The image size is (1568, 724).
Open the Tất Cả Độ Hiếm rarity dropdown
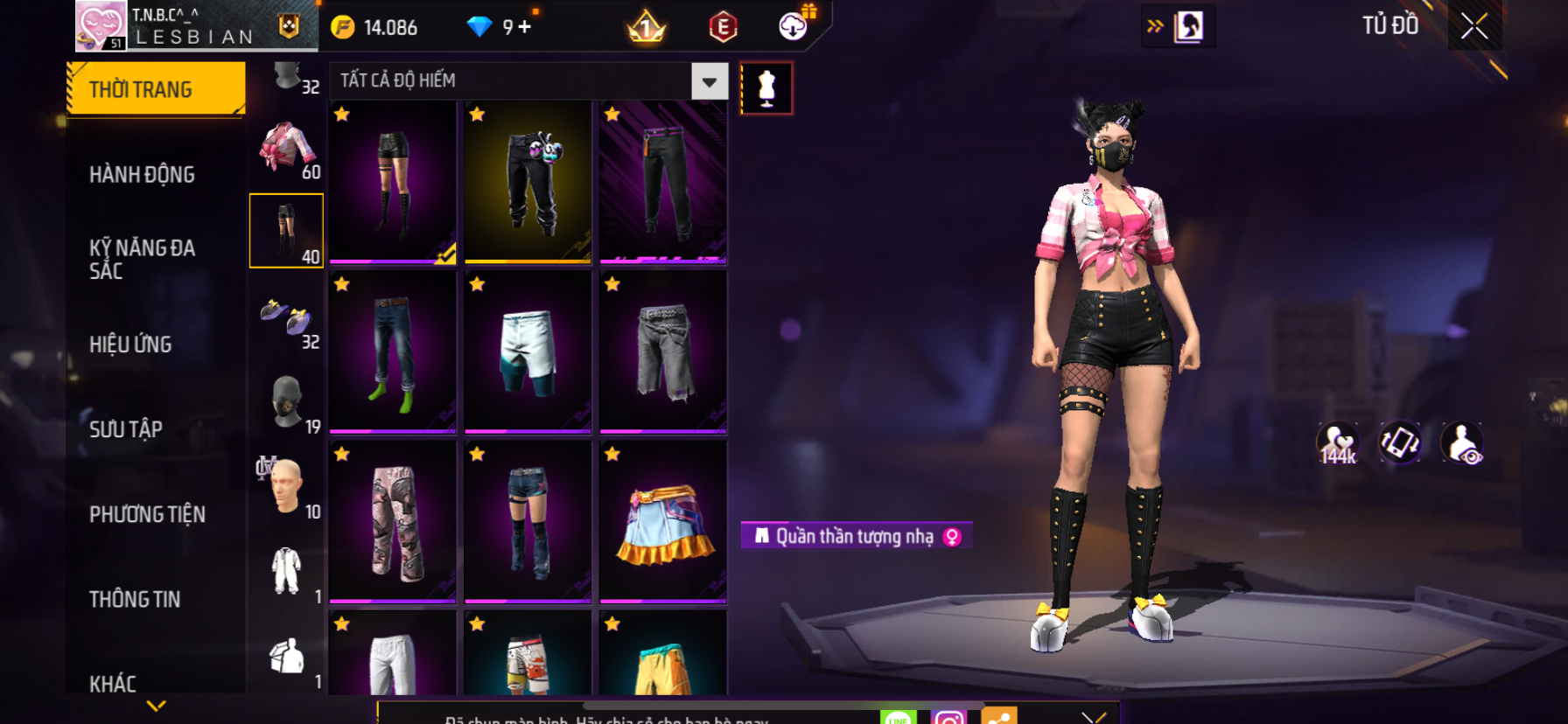pos(709,81)
